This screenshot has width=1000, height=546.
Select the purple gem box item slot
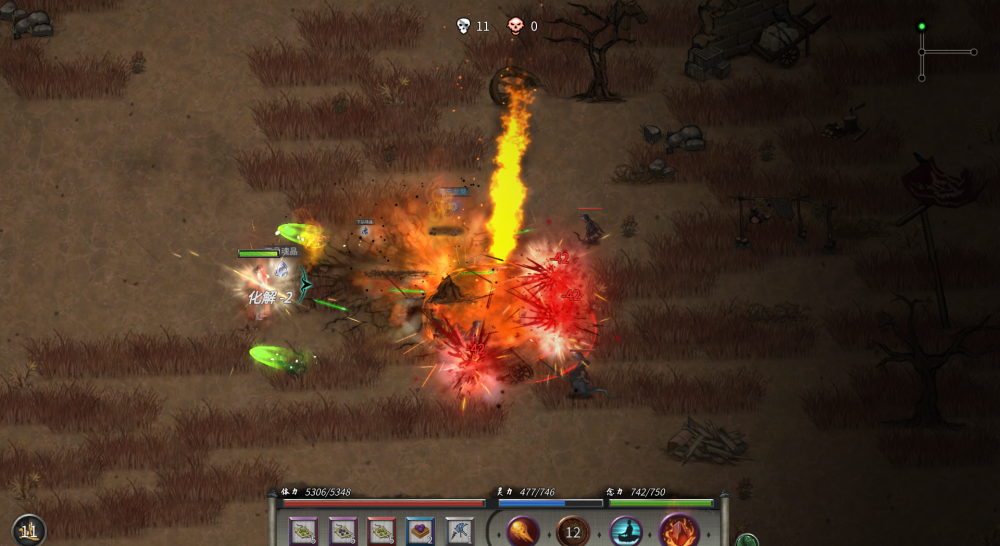[420, 531]
